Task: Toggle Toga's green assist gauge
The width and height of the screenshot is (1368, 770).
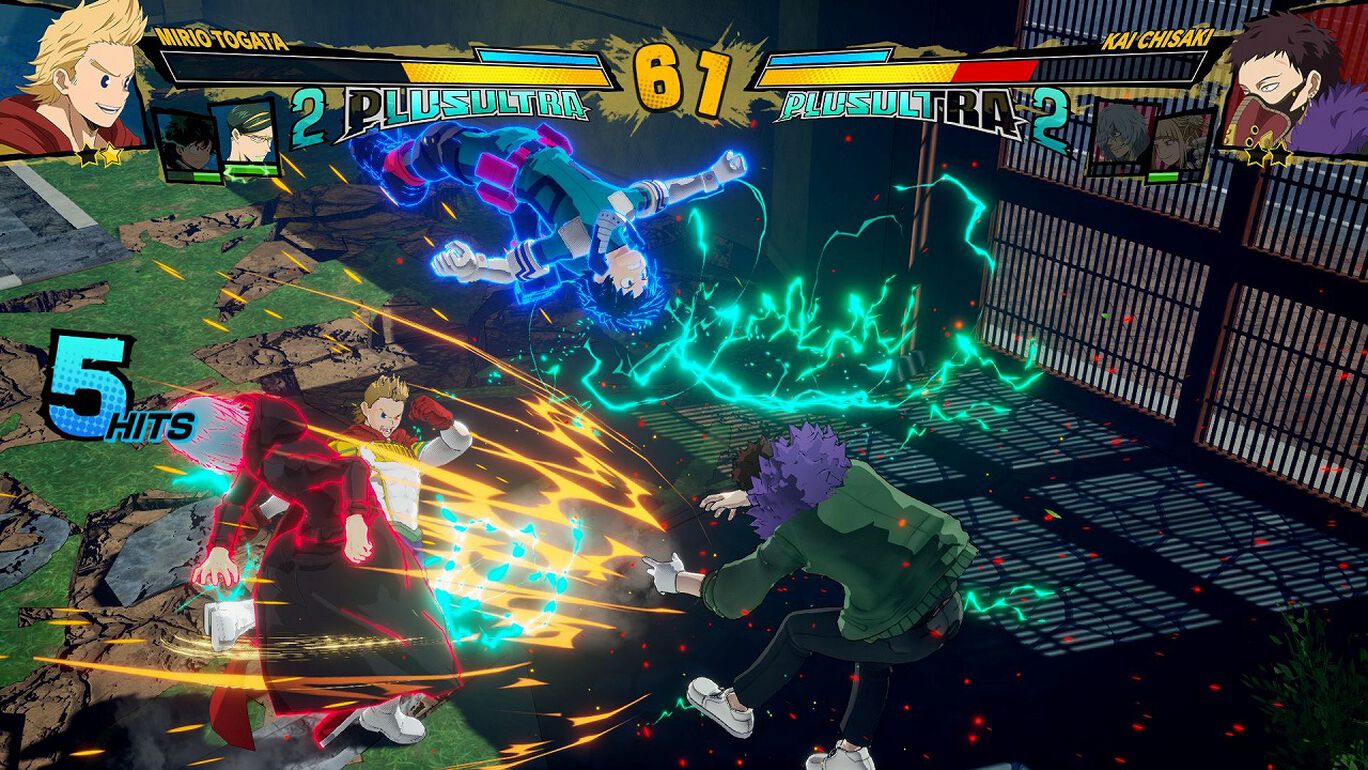Action: coord(1163,177)
